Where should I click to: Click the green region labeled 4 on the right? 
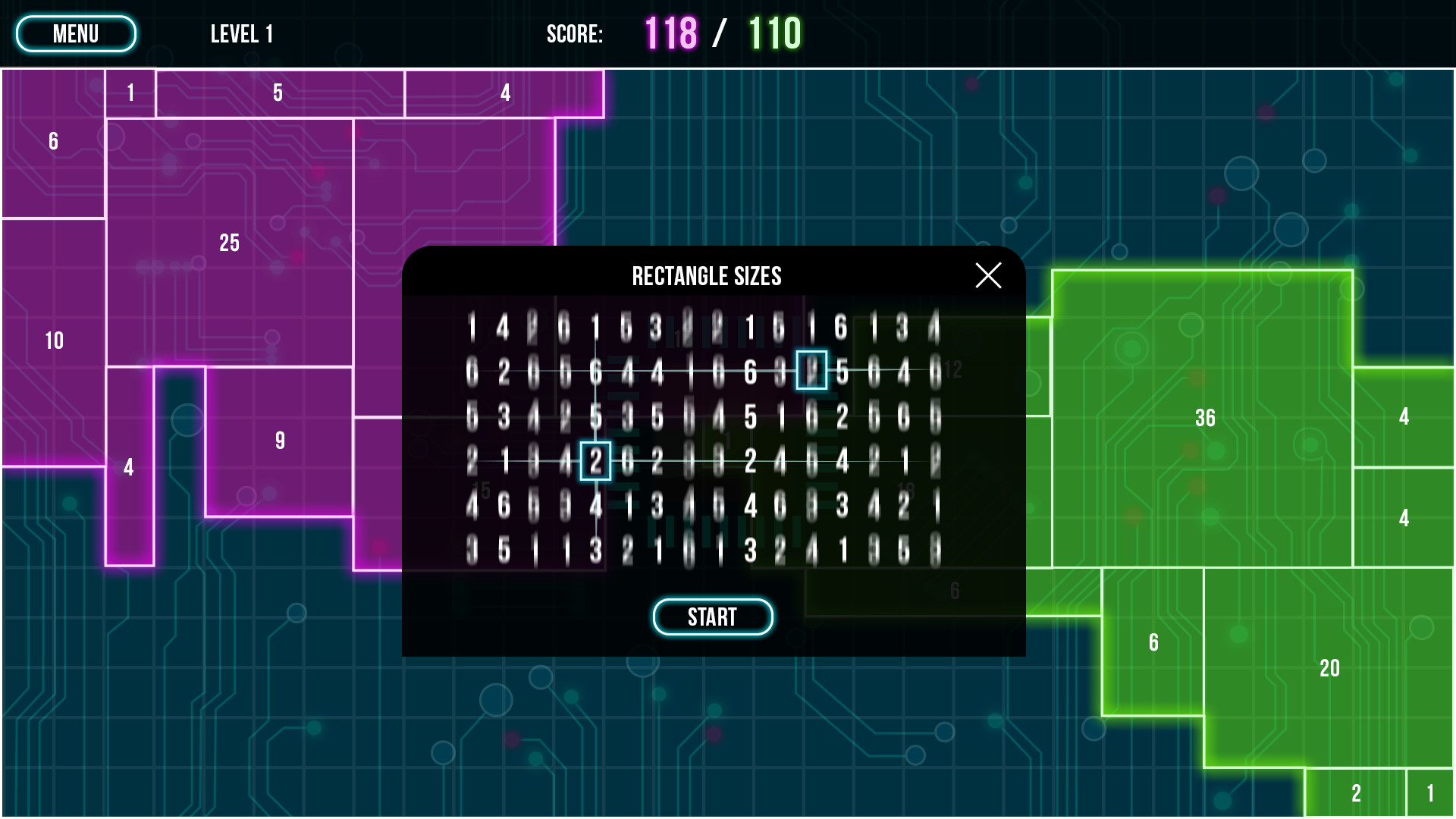tap(1404, 416)
